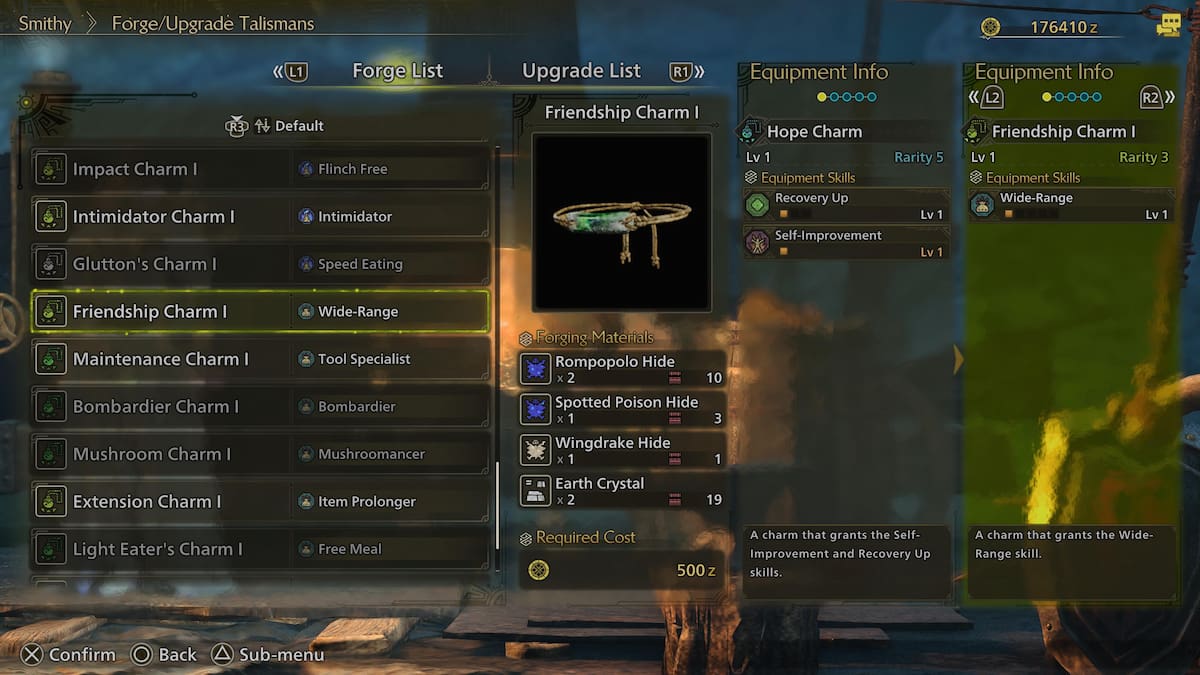The height and width of the screenshot is (675, 1200).
Task: Inspect the Self-Improvement skill entry
Action: (x=846, y=243)
